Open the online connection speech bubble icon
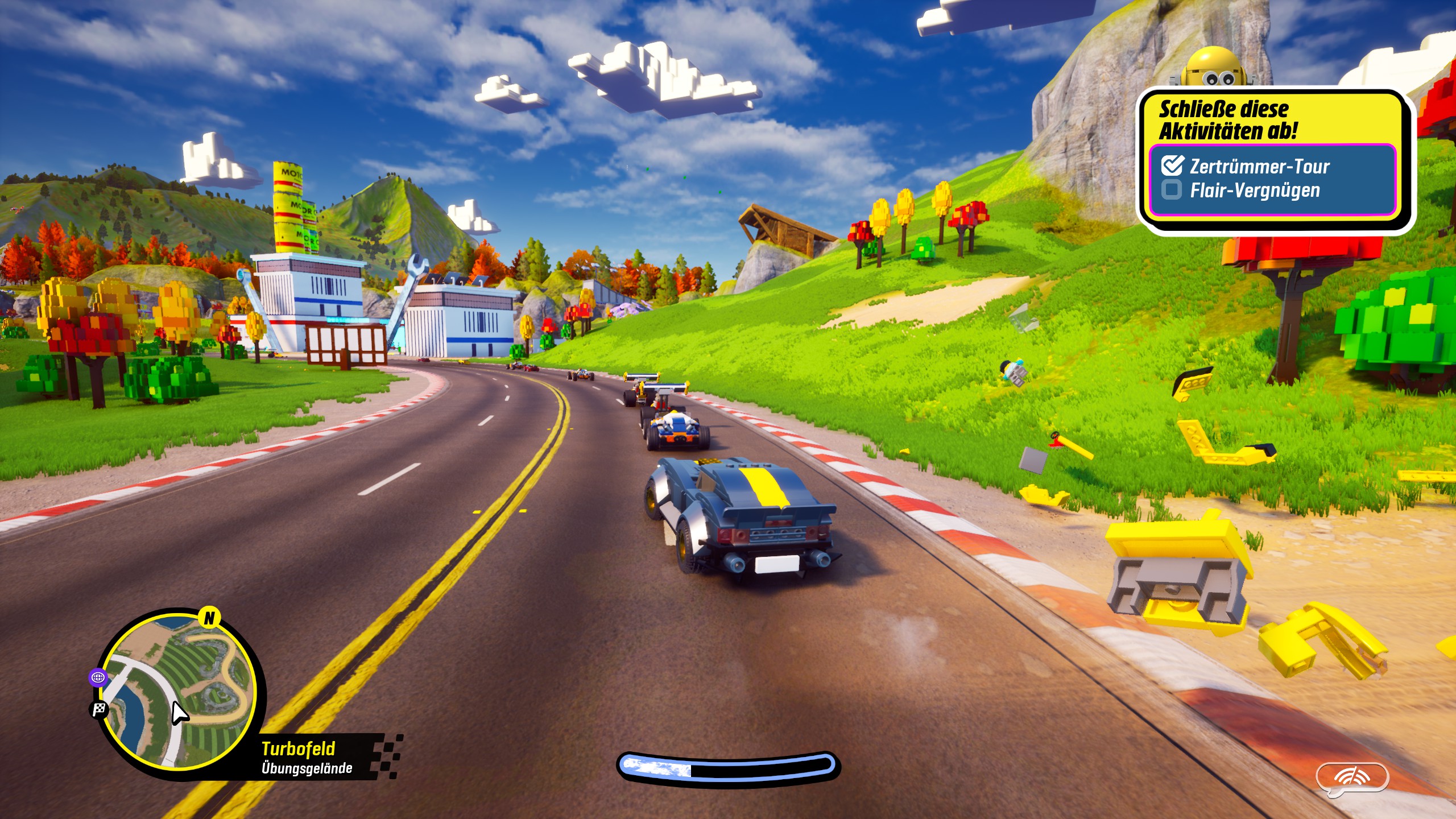This screenshot has height=819, width=1456. pos(1352,779)
